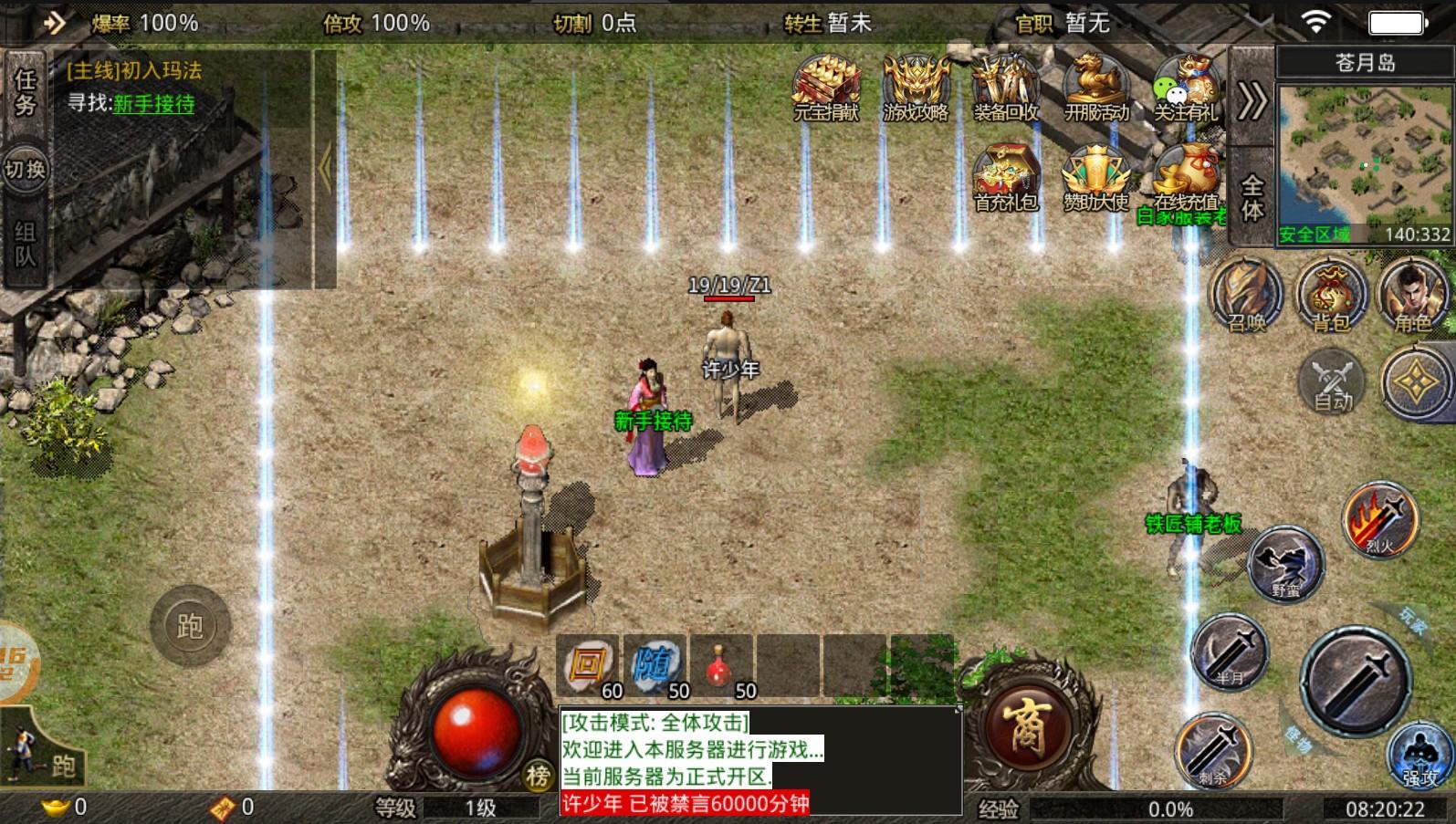Activate the 召唤 summon icon
The width and height of the screenshot is (1456, 824).
point(1246,295)
